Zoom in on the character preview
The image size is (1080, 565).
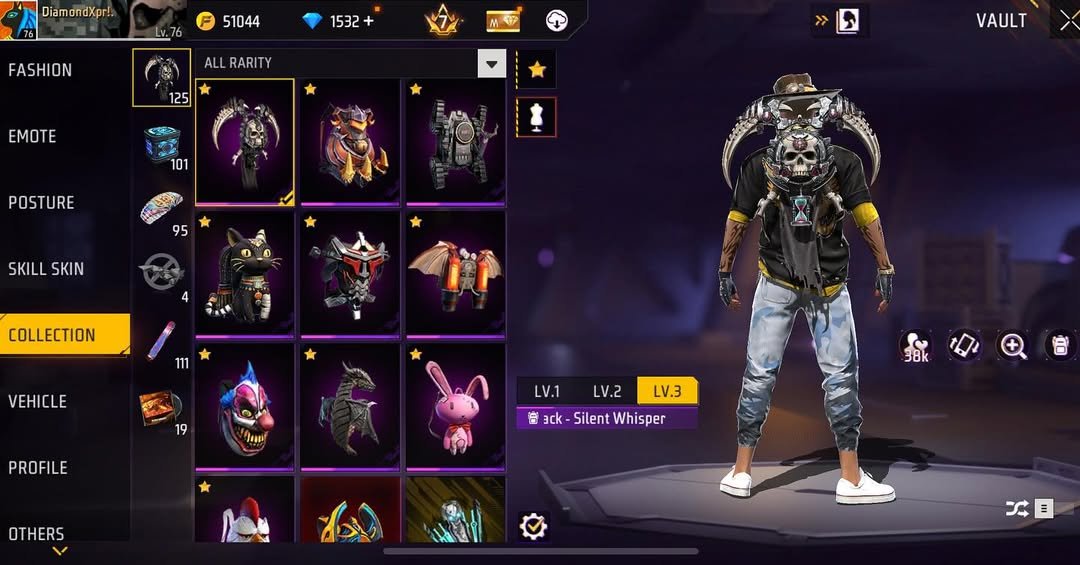pos(1013,346)
